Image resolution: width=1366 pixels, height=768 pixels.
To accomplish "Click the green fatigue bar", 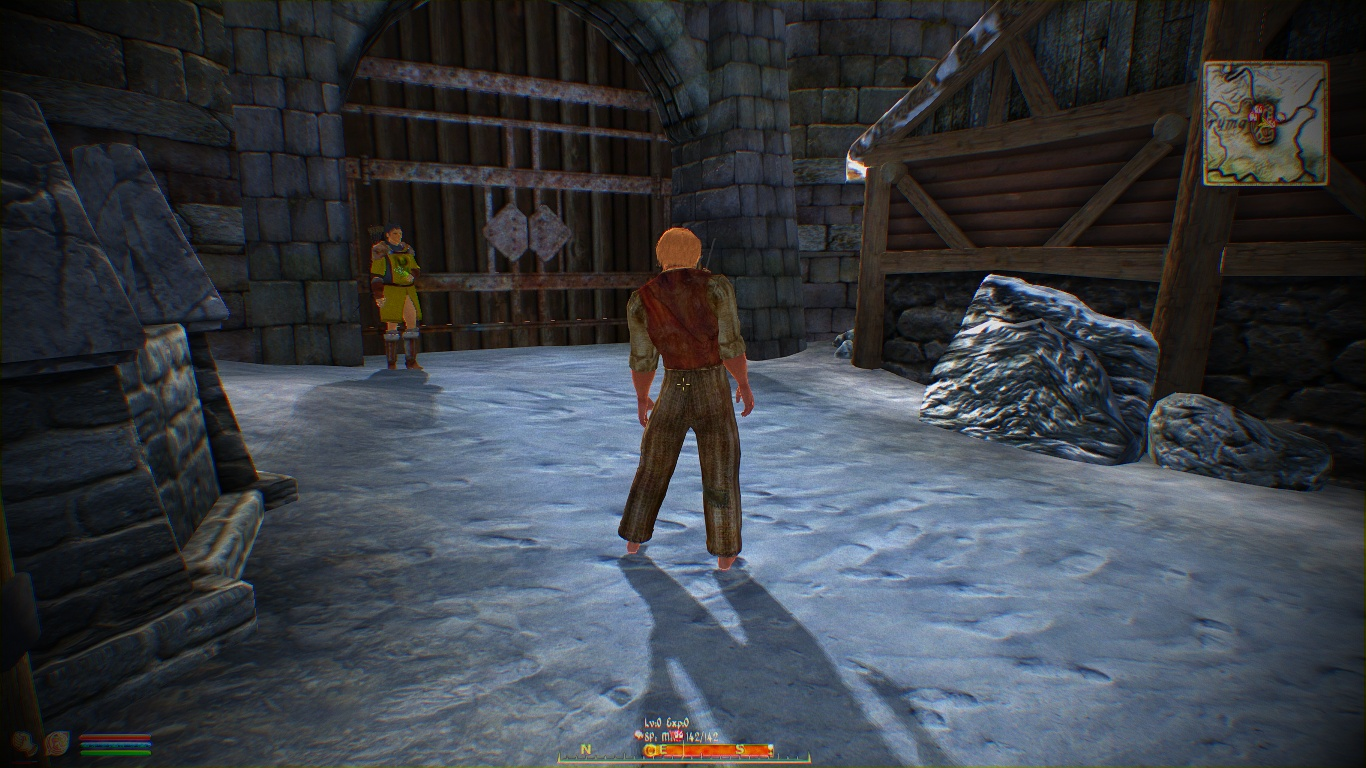I will click(x=116, y=752).
